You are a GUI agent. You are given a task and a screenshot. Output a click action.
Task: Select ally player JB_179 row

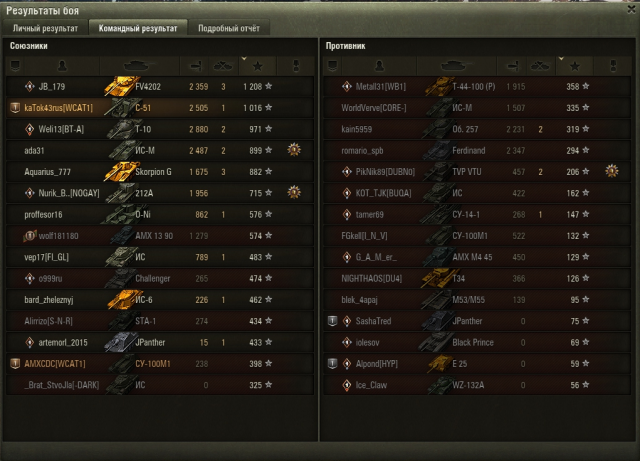160,87
